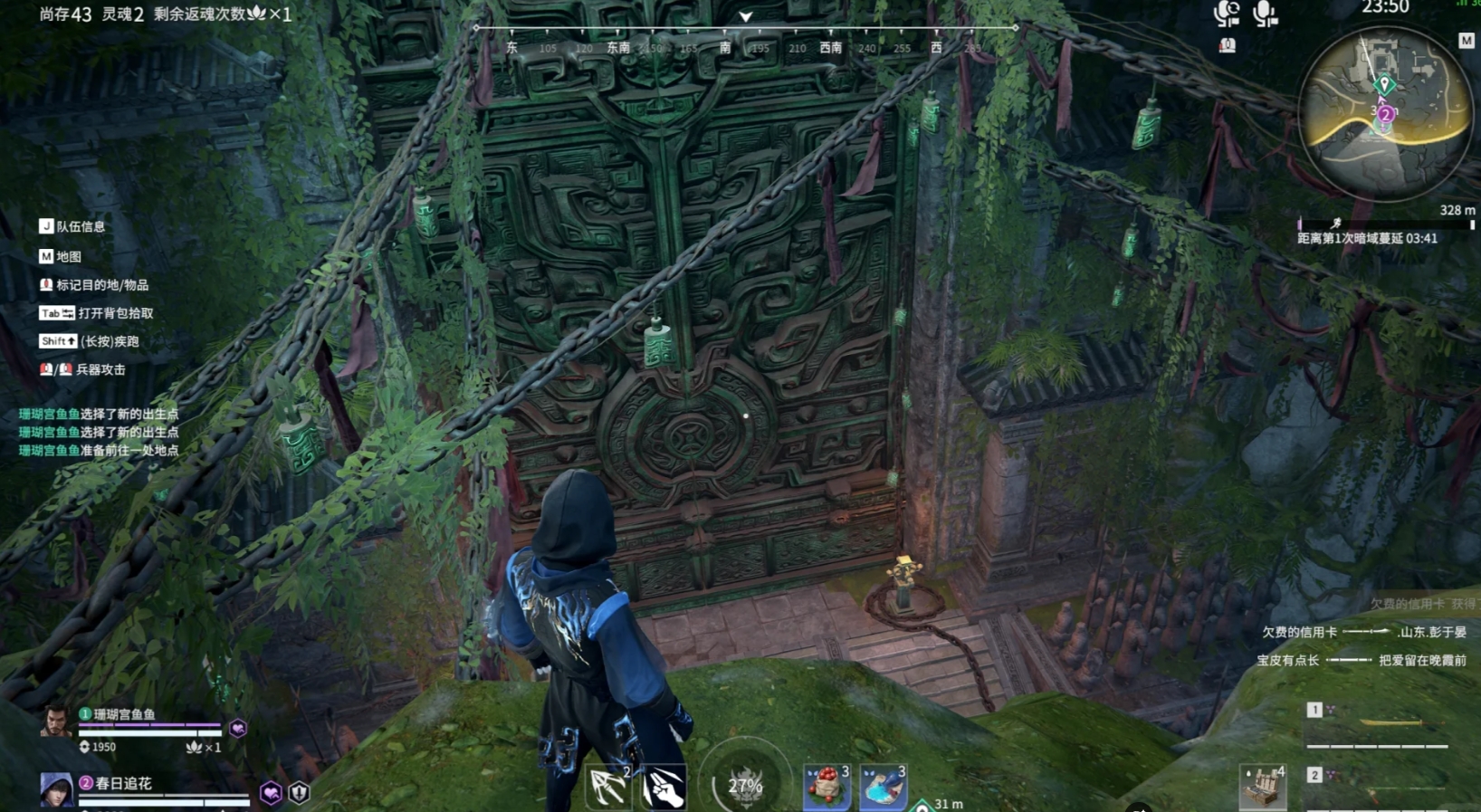Toggle the voice channel switch icon

click(1227, 14)
